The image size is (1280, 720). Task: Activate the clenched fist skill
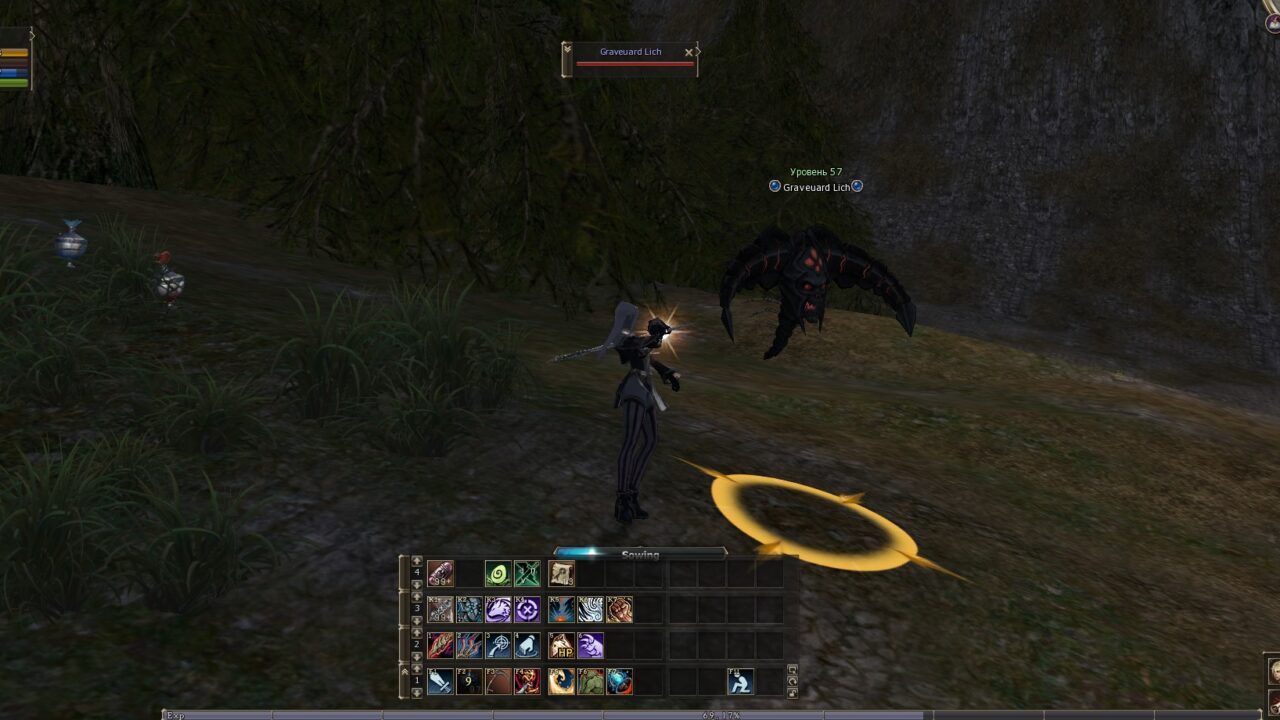click(619, 610)
